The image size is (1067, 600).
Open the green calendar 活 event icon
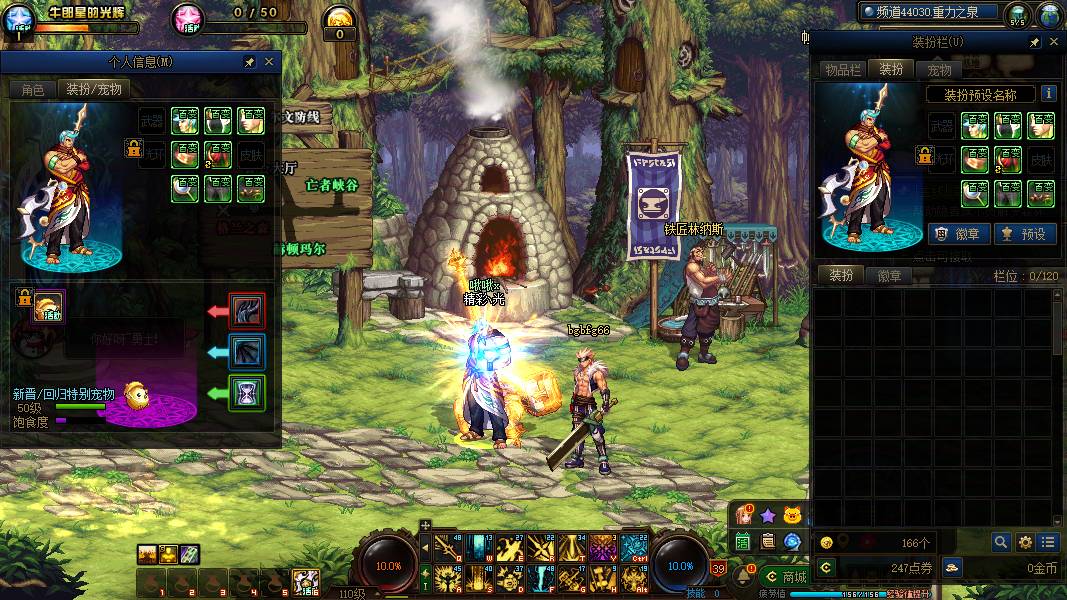[743, 542]
